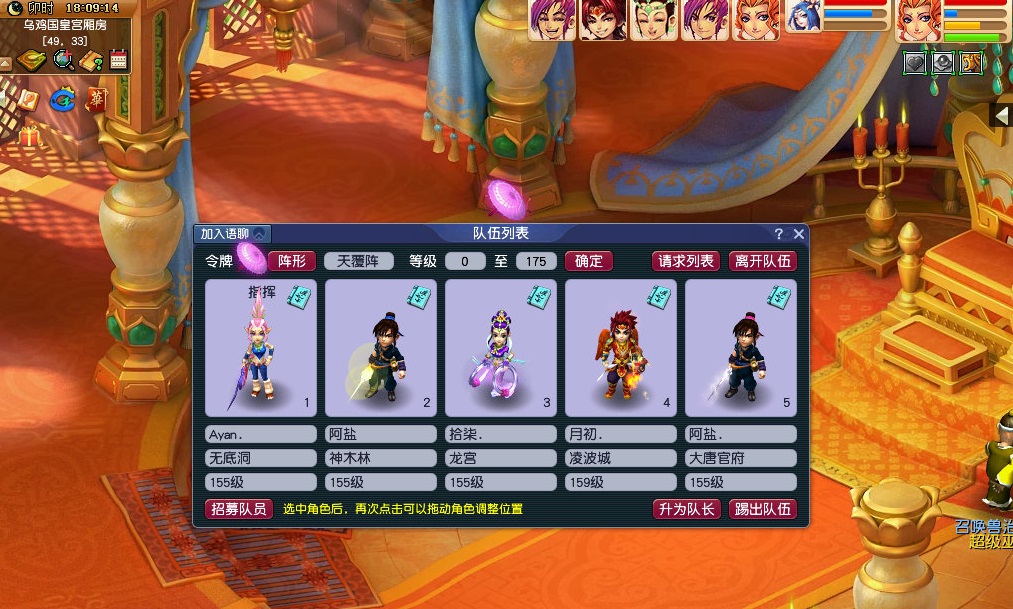Screen dimensions: 1013x609
Task: Open the book with green question mark
Action: [x=91, y=61]
